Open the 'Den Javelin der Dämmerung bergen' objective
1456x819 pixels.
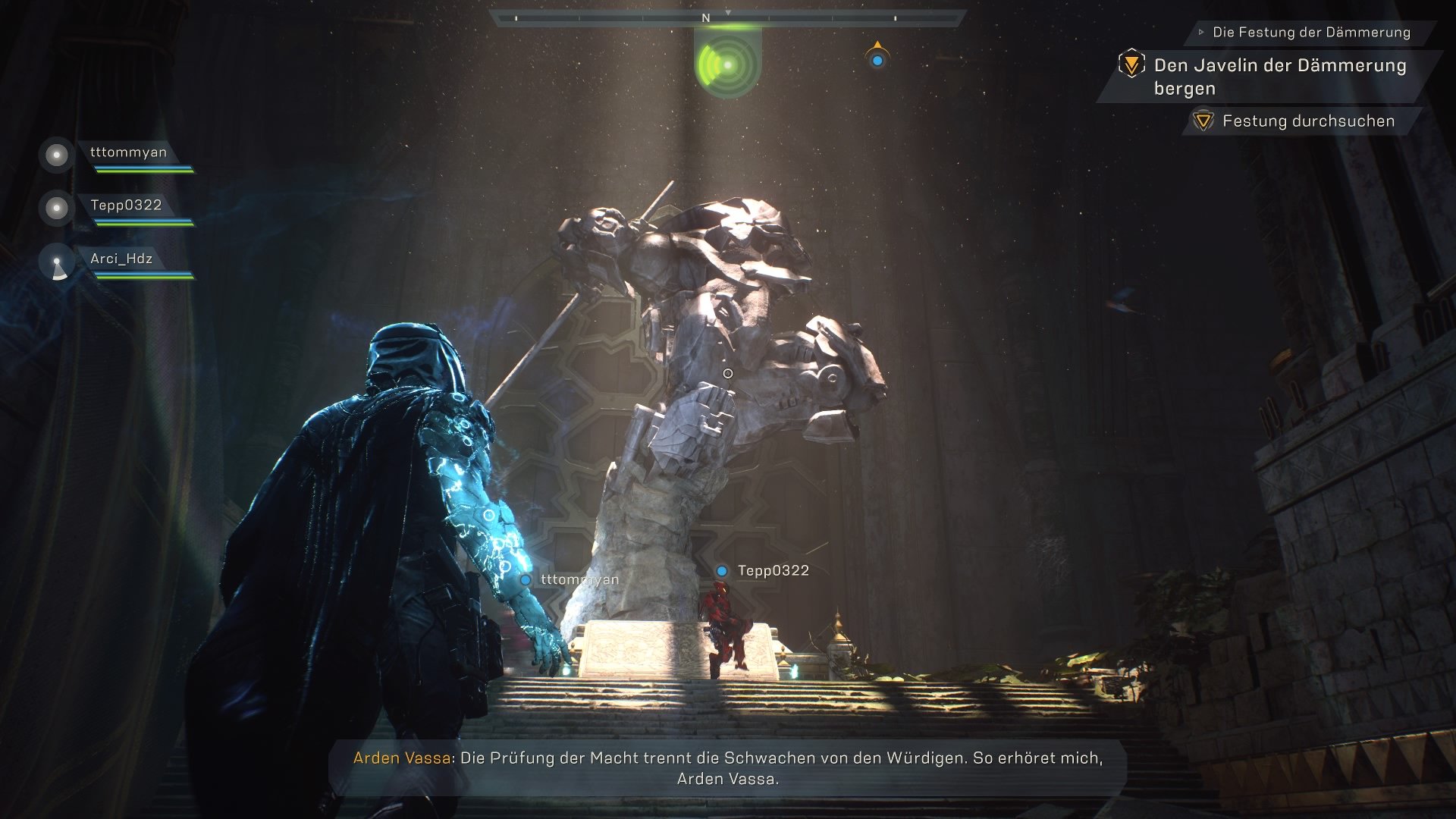[x=1279, y=77]
